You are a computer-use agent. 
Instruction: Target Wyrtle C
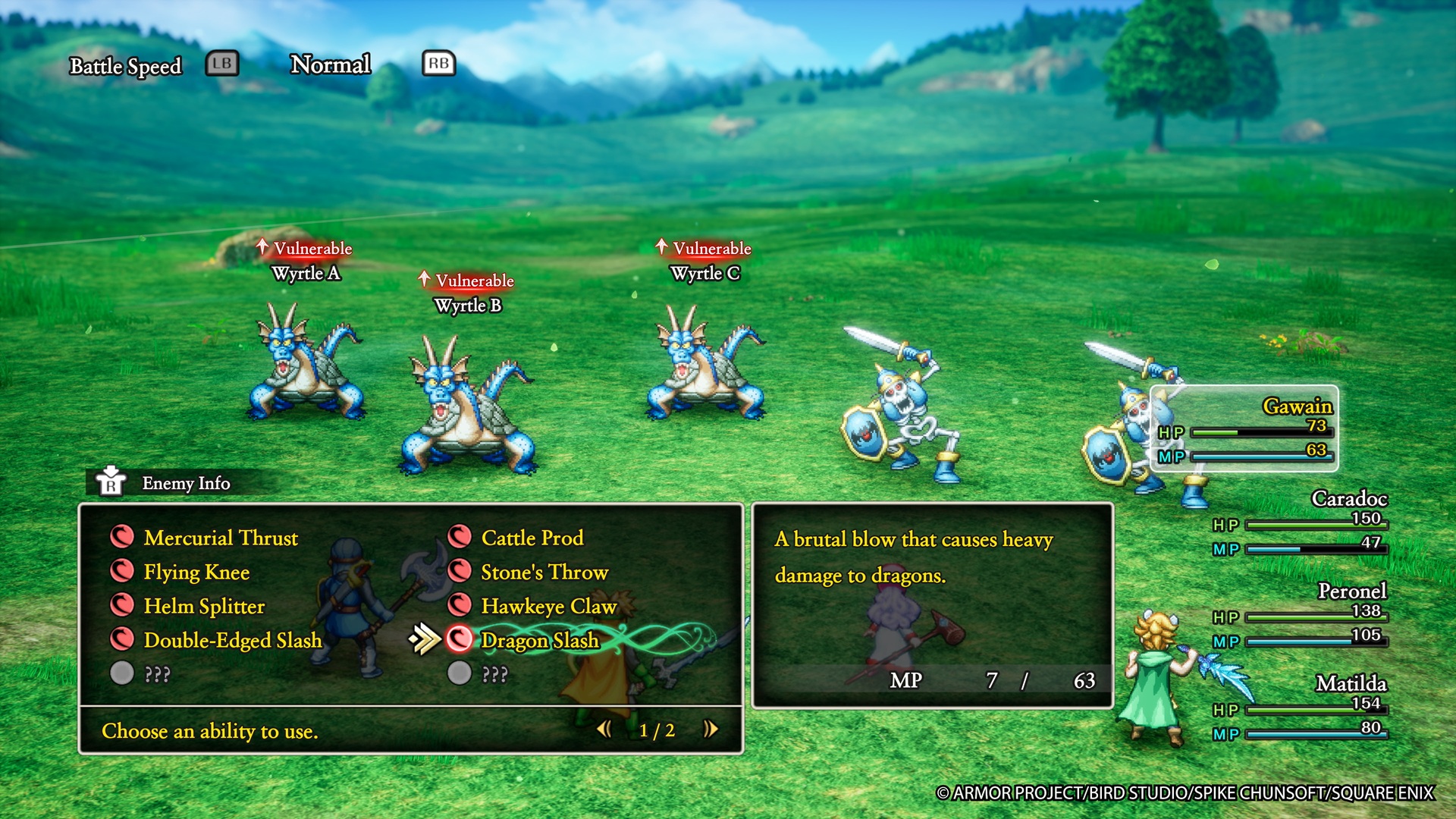pos(705,362)
